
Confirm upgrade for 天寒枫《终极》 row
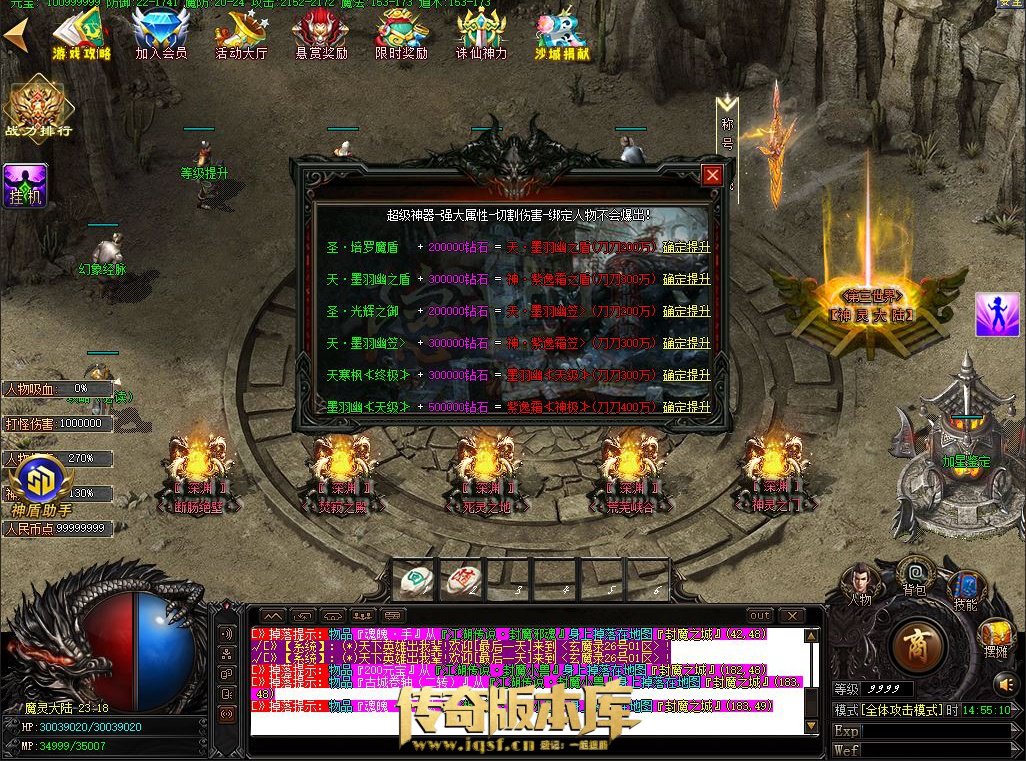(x=686, y=375)
